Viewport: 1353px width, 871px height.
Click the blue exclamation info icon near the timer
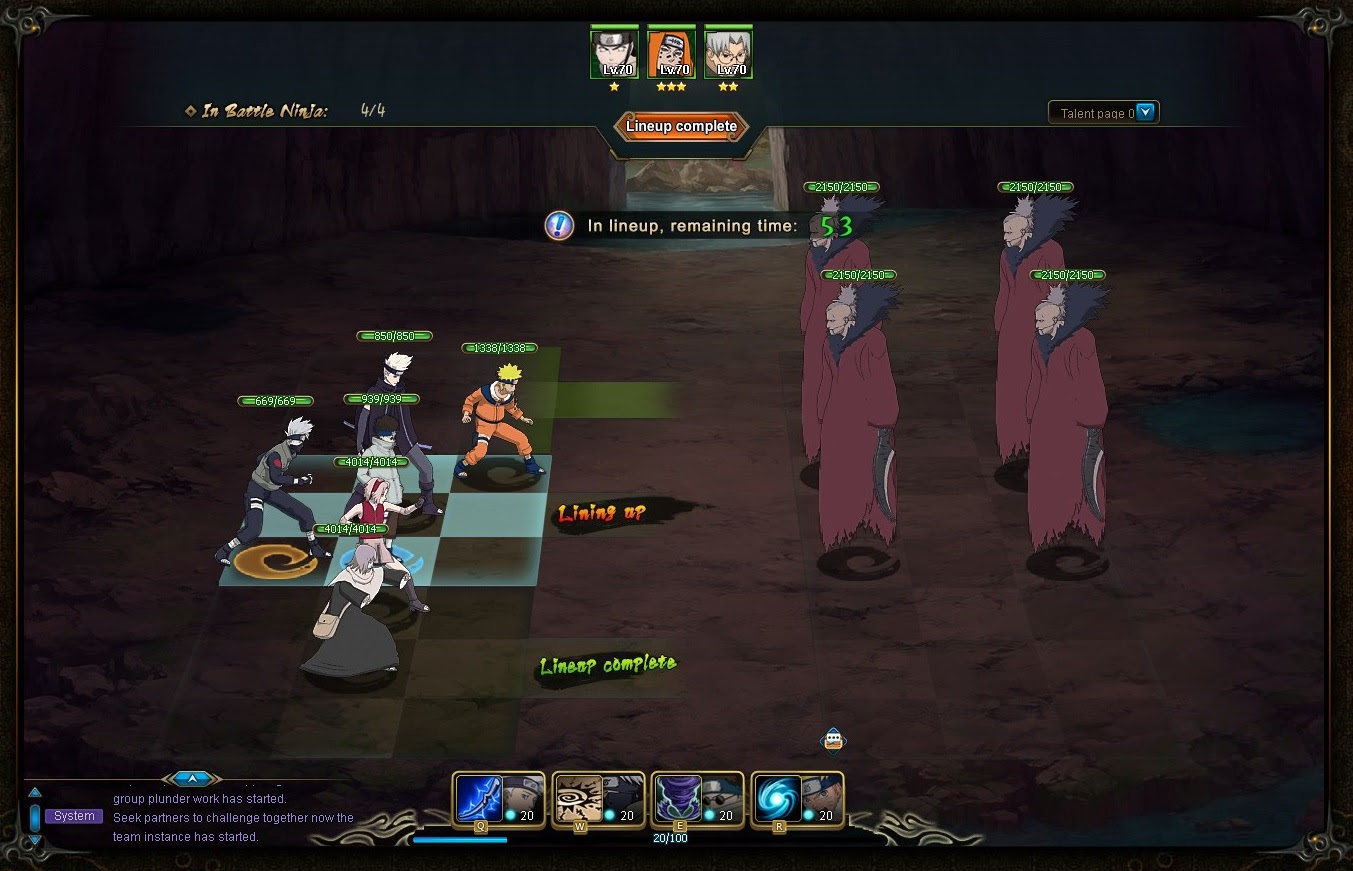tap(558, 226)
